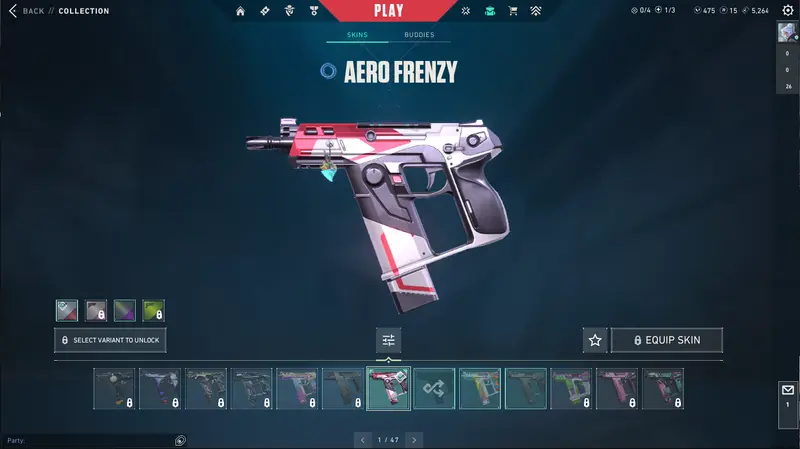
Task: Select the highlighted Aero Frenzy thumbnail
Action: click(x=389, y=389)
